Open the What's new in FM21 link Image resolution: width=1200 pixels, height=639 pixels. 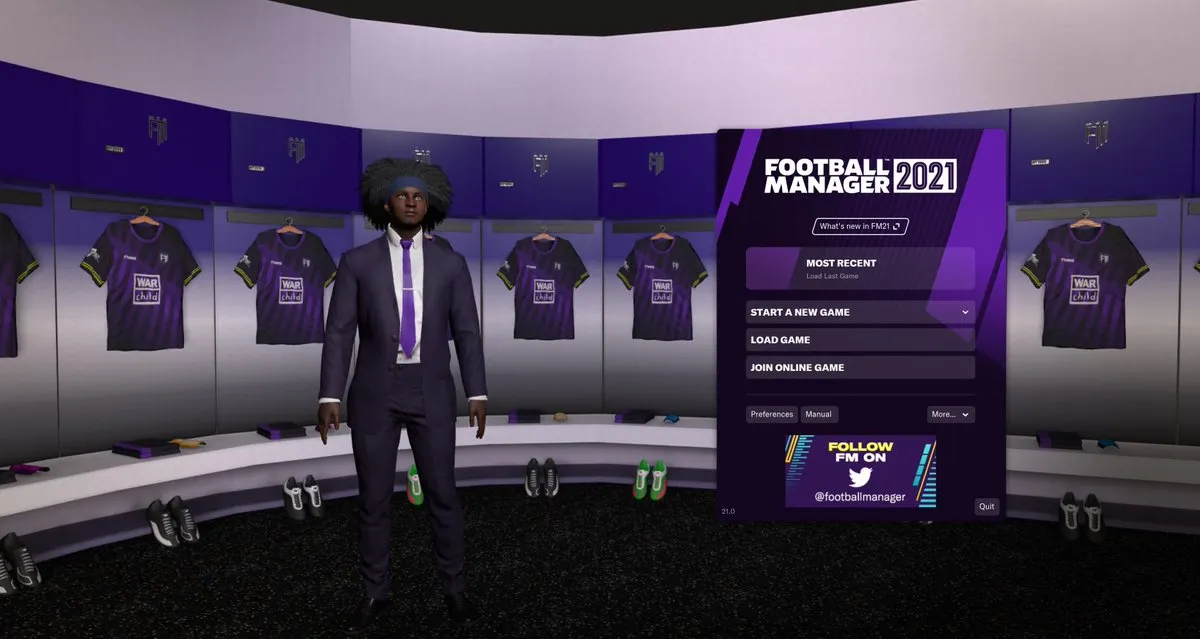pyautogui.click(x=860, y=226)
